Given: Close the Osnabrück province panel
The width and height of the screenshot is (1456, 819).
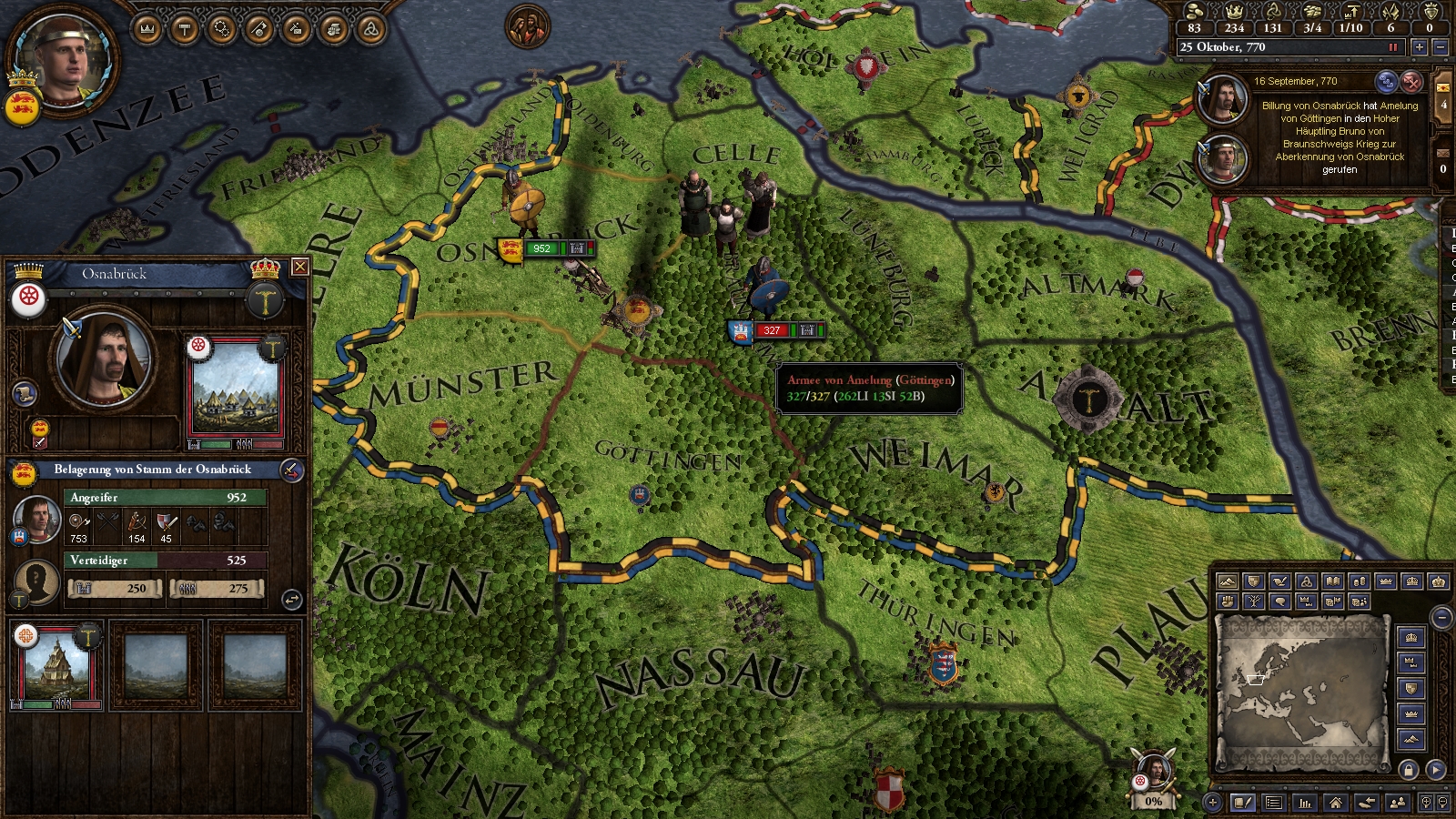Looking at the screenshot, I should point(299,267).
